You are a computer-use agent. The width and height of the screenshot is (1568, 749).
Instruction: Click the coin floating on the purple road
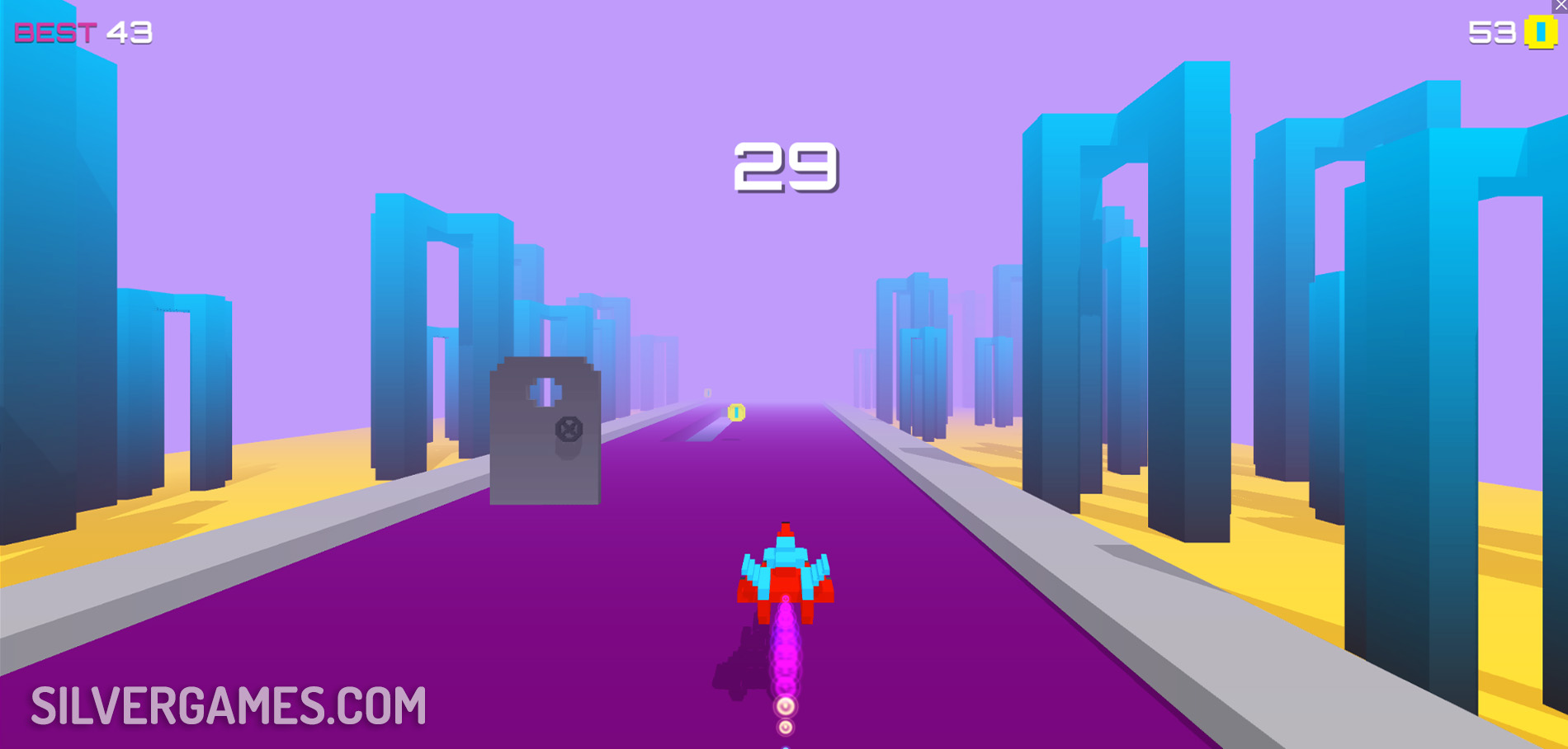click(736, 412)
